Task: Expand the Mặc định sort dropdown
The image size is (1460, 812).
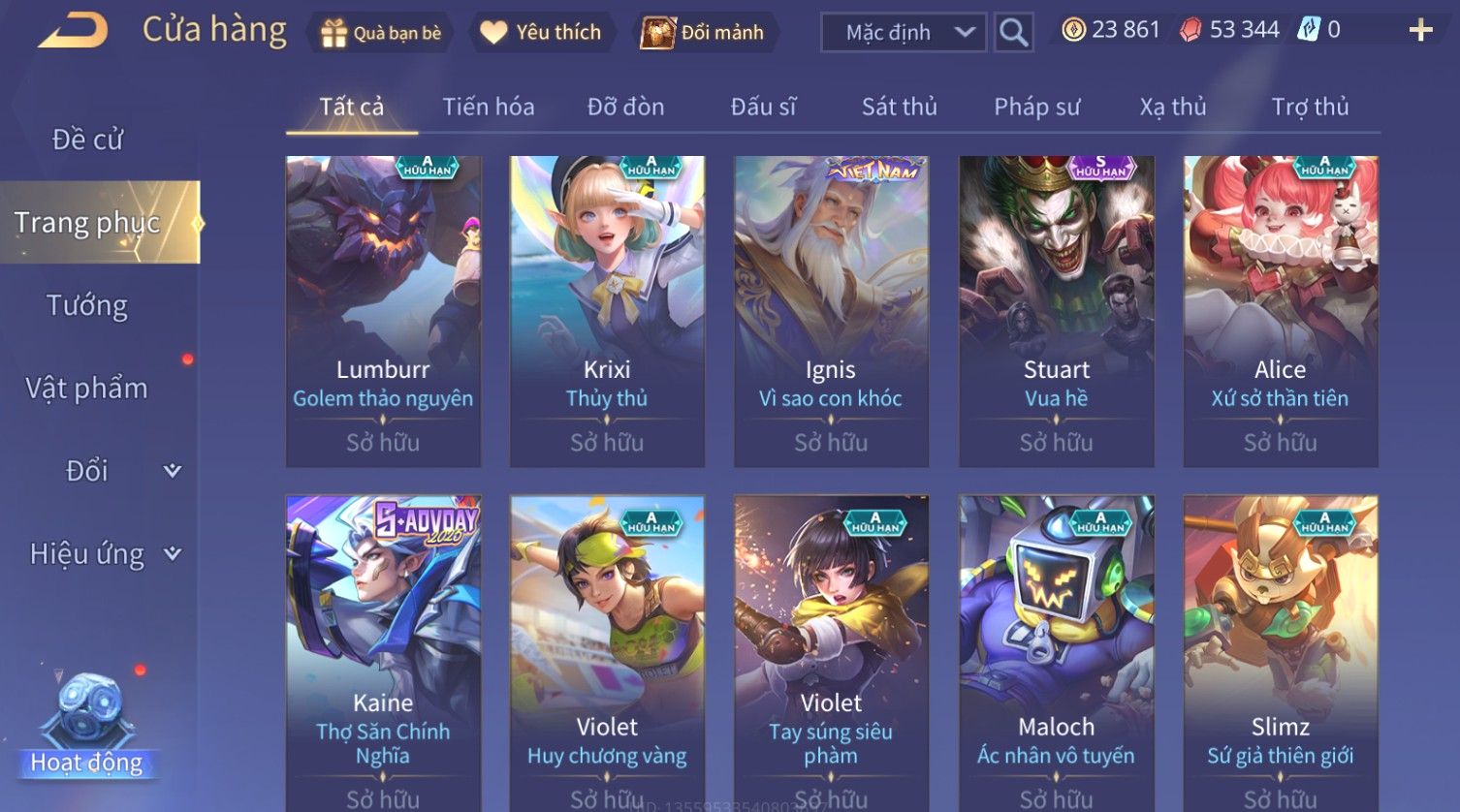Action: coord(903,33)
